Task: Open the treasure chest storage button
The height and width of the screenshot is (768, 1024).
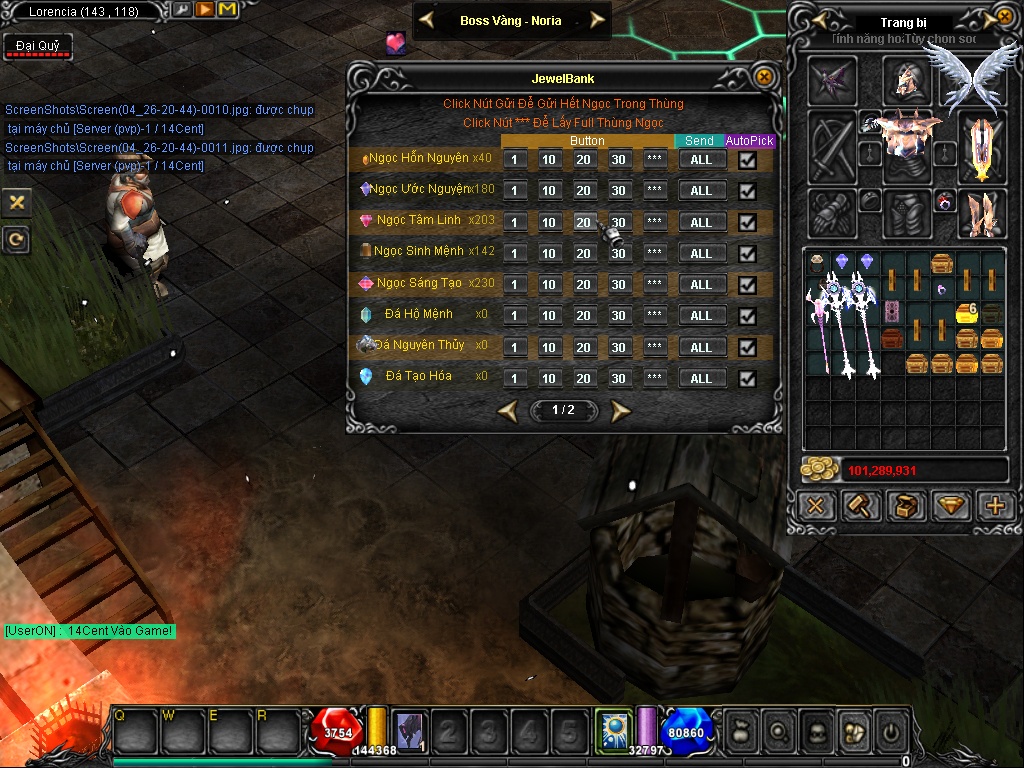Action: [906, 506]
